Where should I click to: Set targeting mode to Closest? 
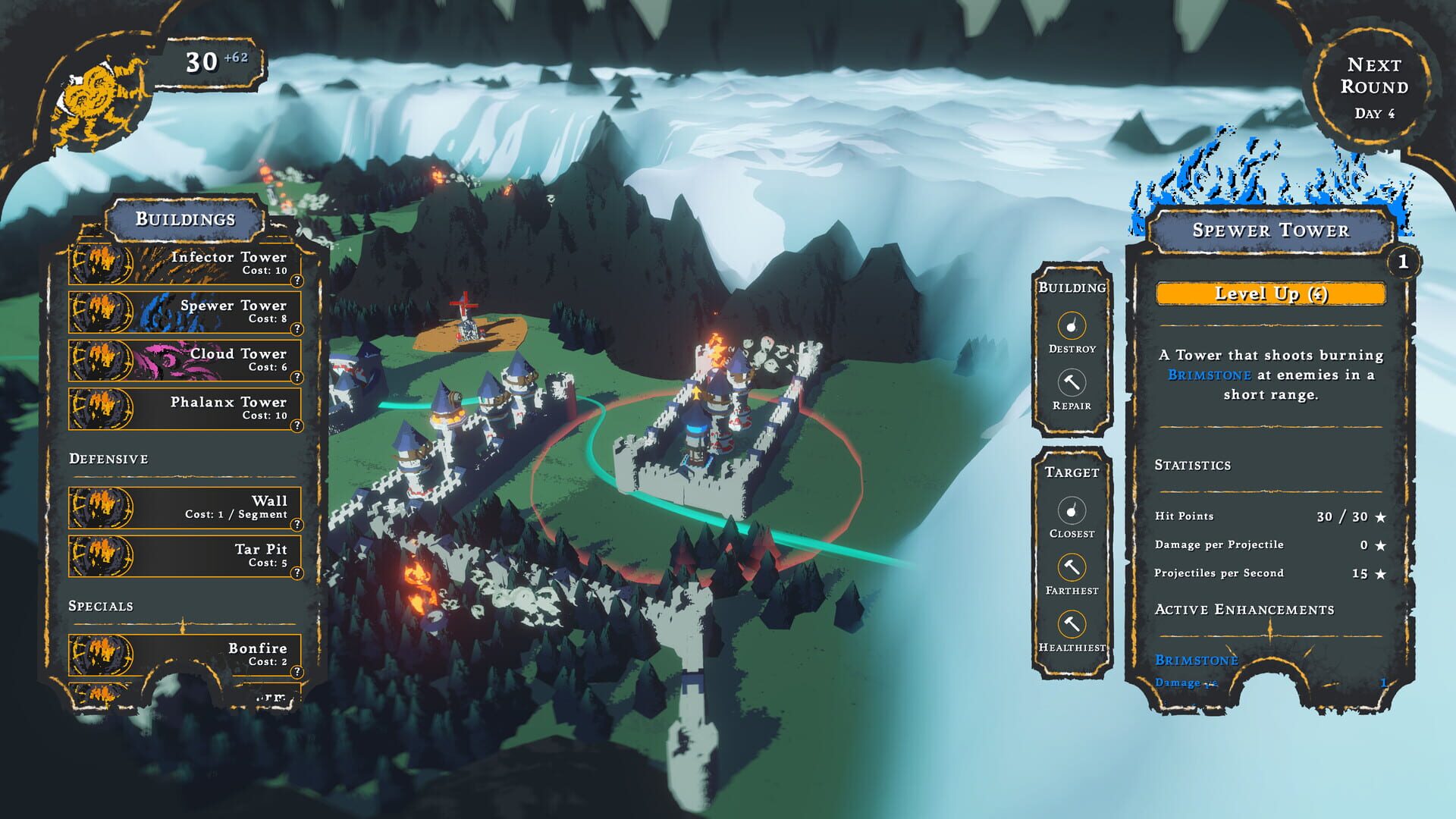click(1072, 510)
